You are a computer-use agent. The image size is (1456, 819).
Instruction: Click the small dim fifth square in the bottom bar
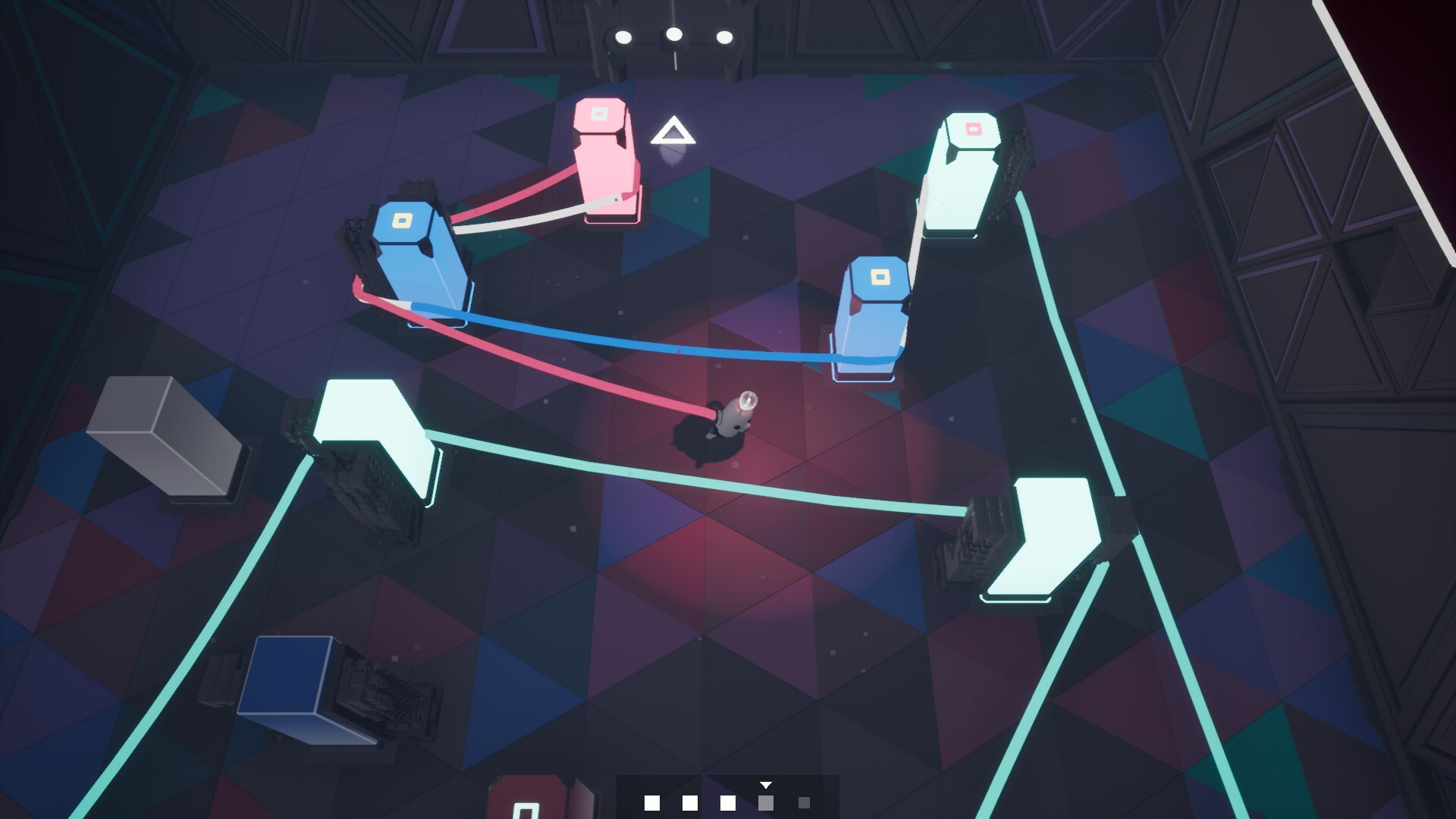pyautogui.click(x=804, y=802)
